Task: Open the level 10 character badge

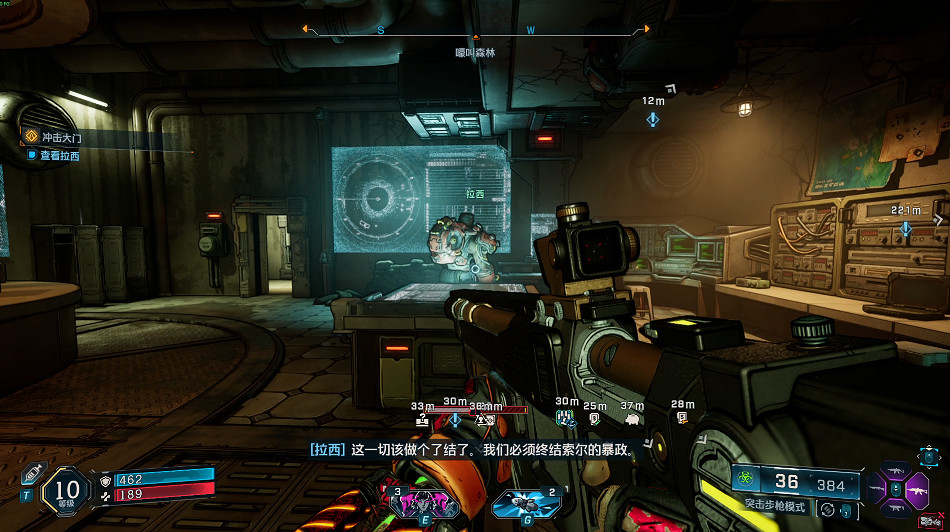Action: (67, 492)
